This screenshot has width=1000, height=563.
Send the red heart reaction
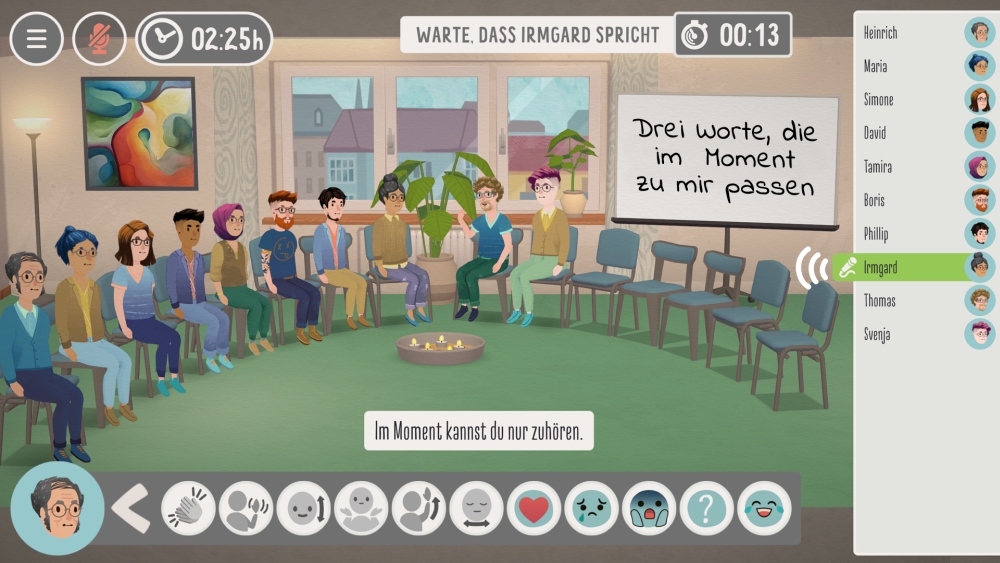(534, 508)
